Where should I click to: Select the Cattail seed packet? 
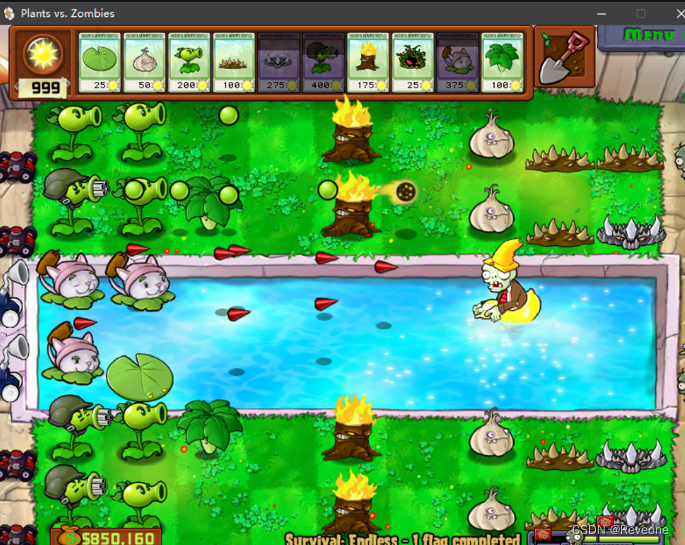click(457, 62)
